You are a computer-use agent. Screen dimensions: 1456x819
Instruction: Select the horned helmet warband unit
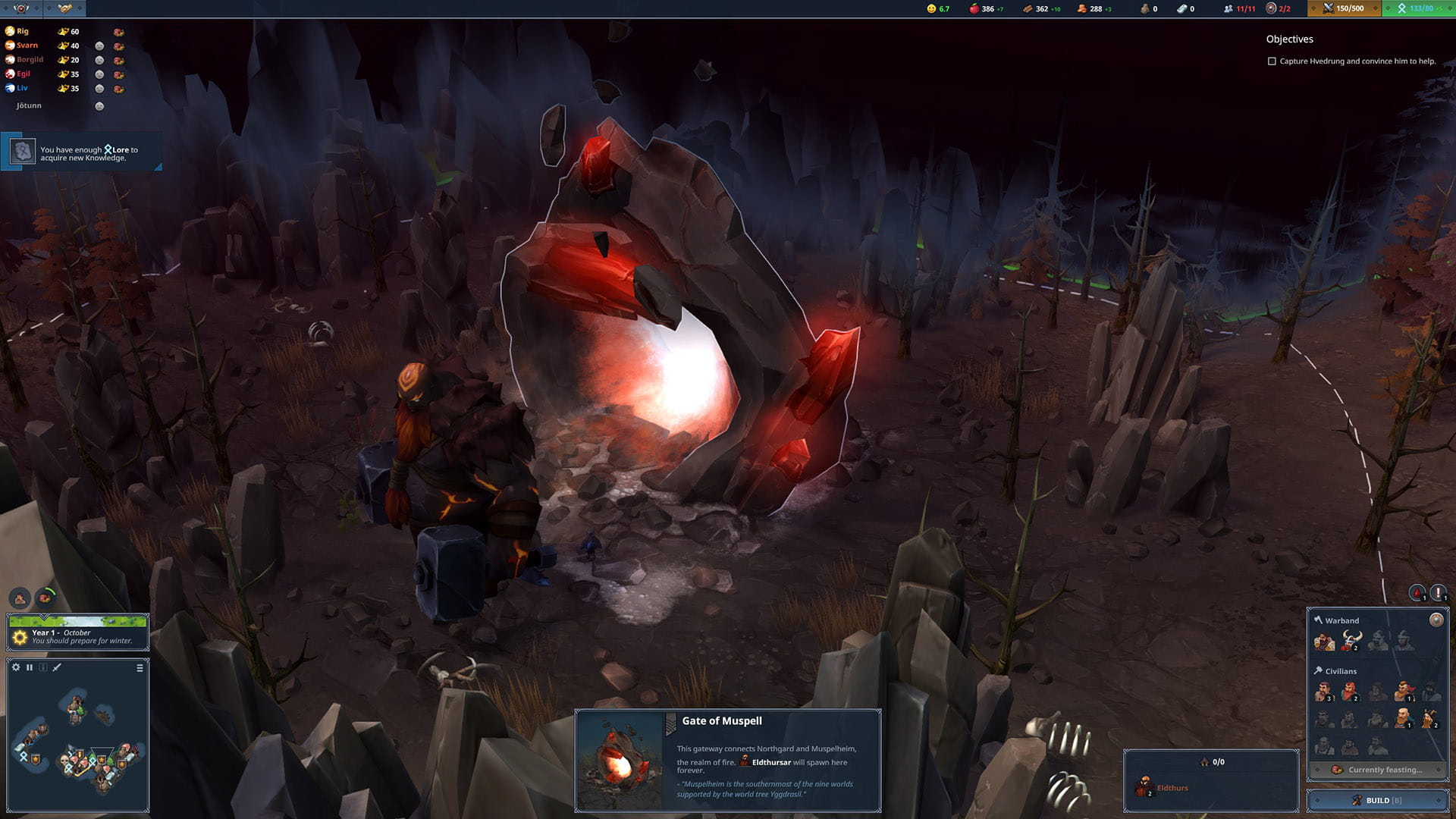point(1351,642)
